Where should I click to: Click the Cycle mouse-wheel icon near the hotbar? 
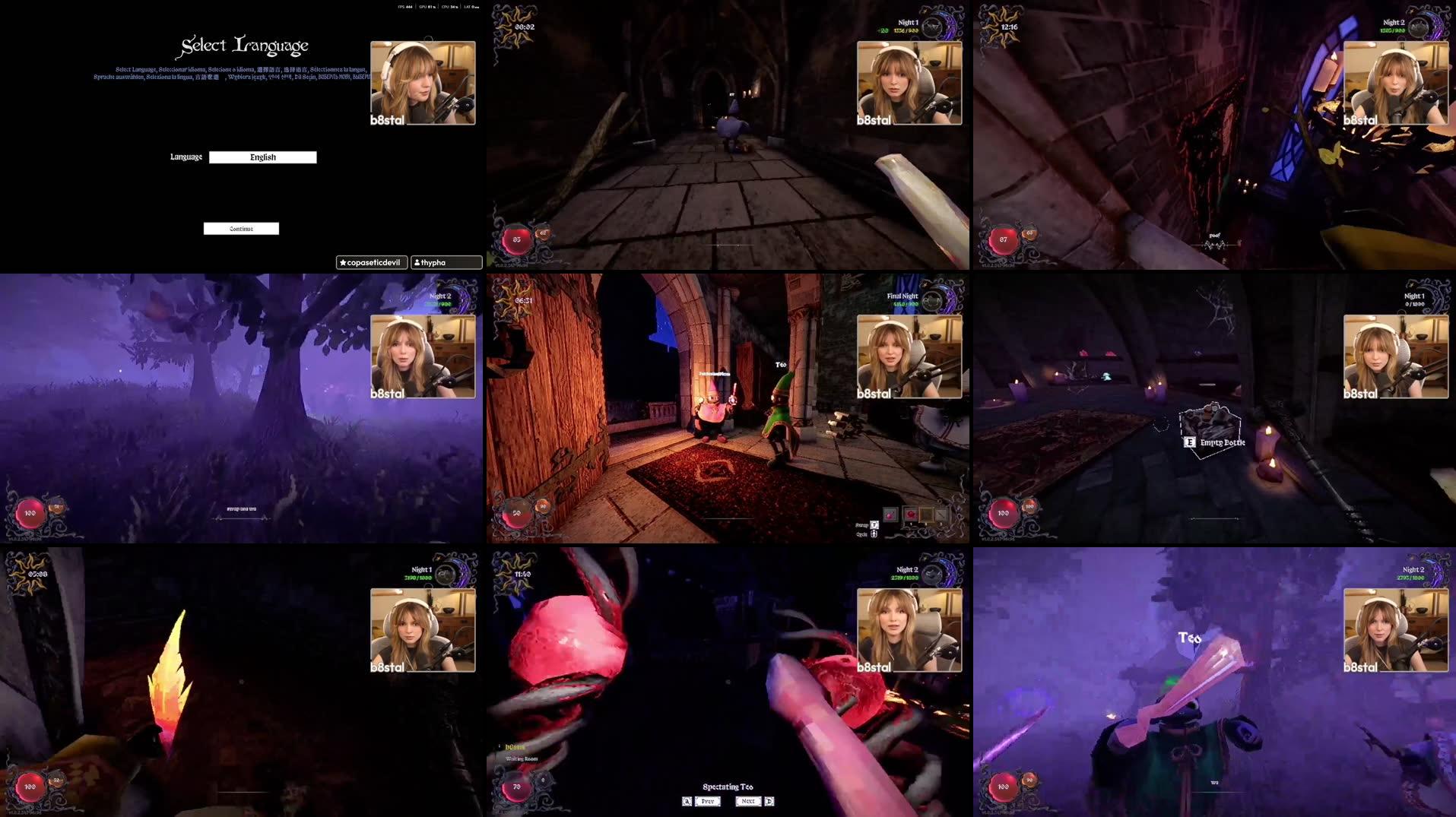coord(873,534)
